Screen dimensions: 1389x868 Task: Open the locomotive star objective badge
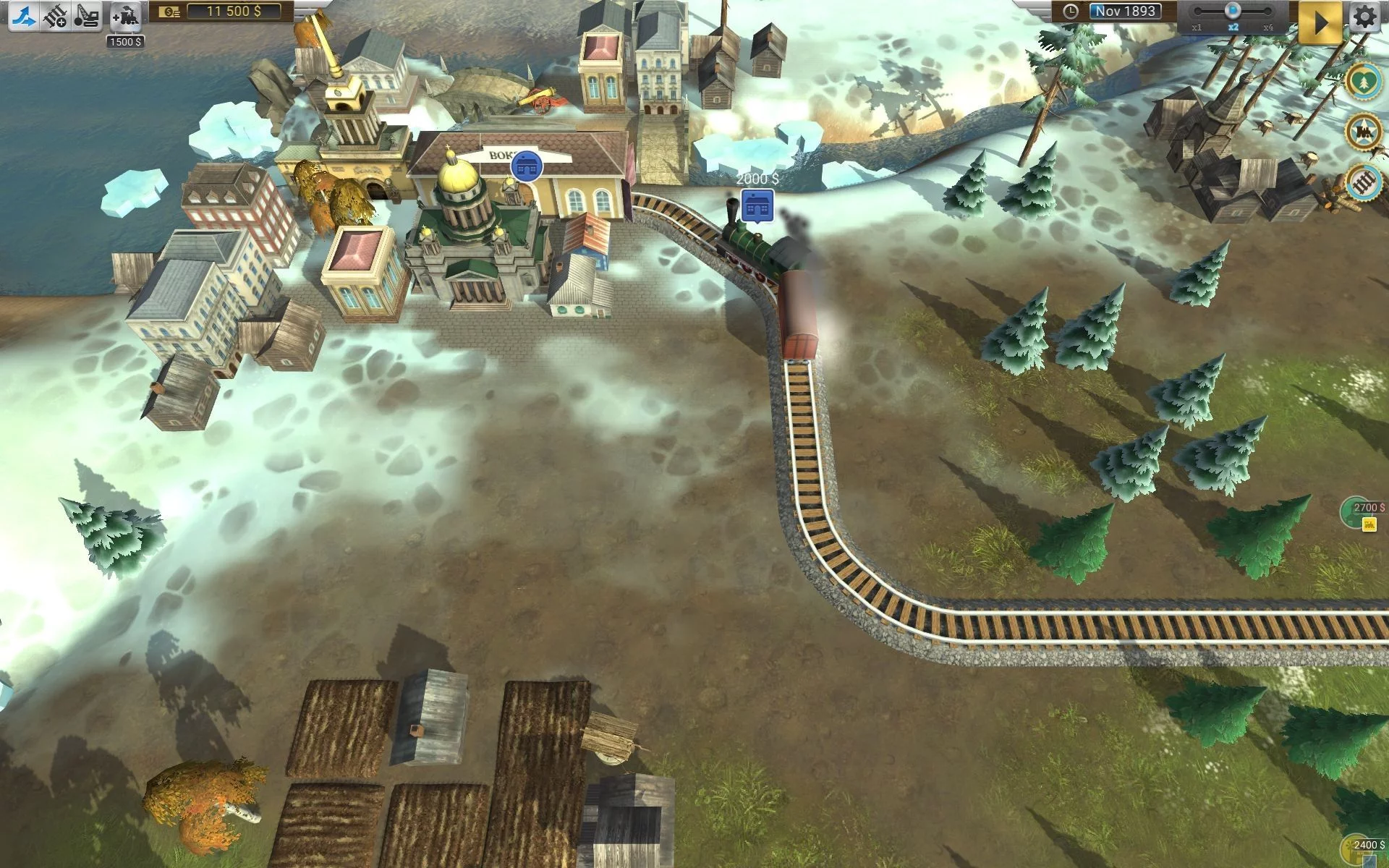point(1364,132)
